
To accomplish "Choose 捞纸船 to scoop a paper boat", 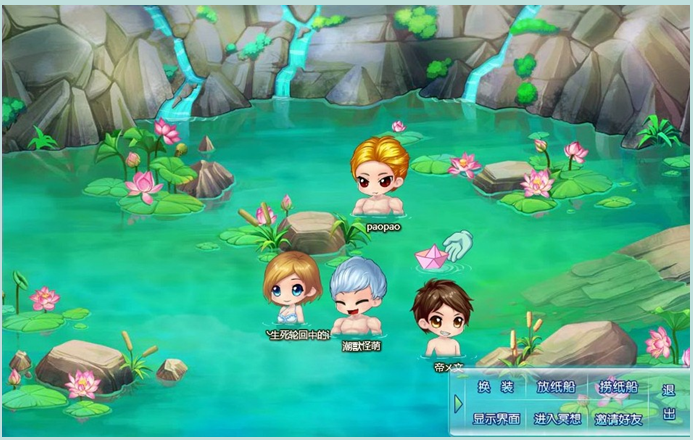I will (x=619, y=388).
